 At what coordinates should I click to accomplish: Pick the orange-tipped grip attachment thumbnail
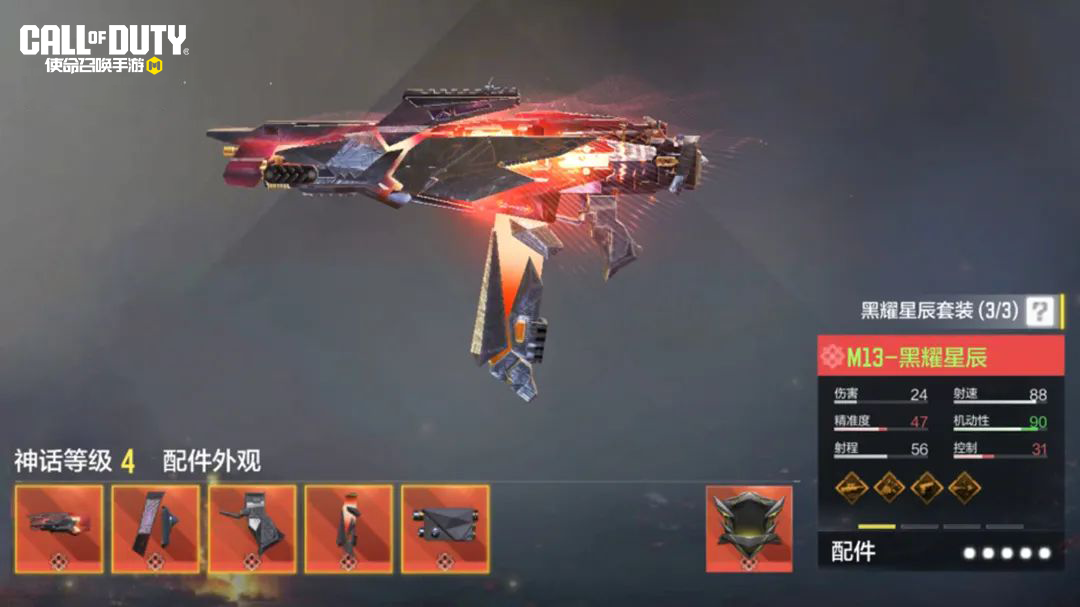pyautogui.click(x=348, y=528)
